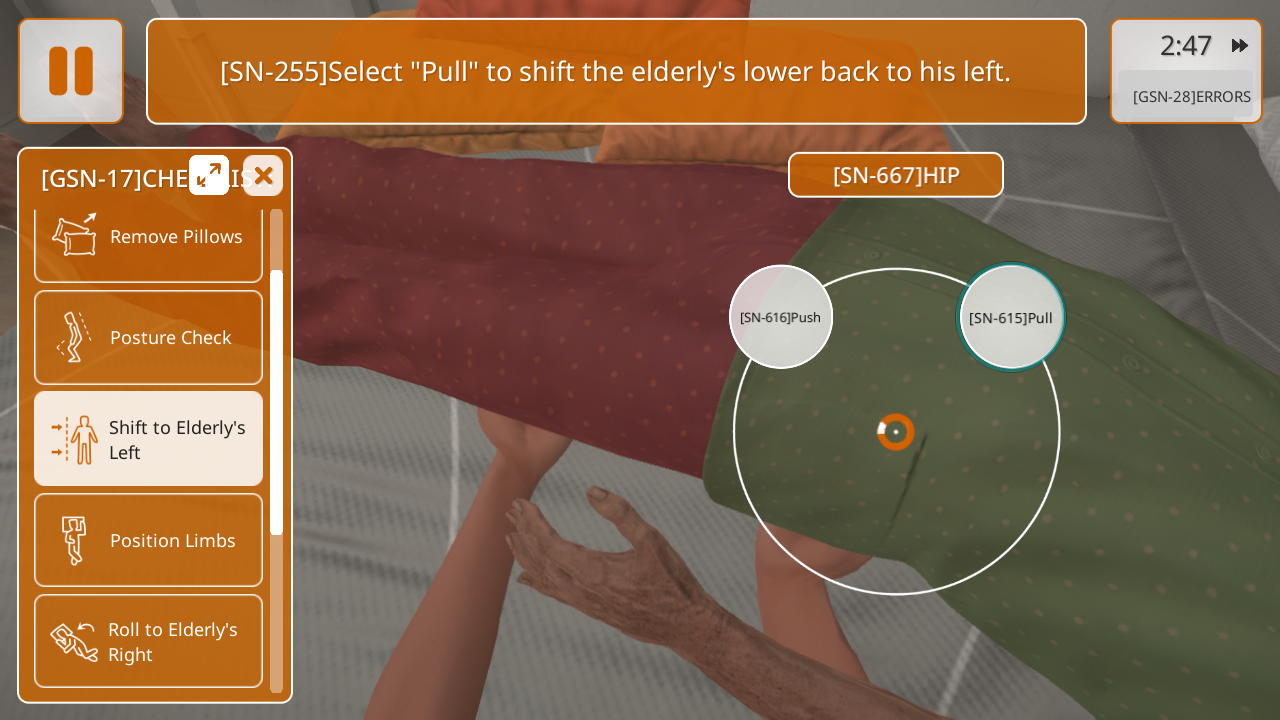The height and width of the screenshot is (720, 1280).
Task: Click the fast-forward arrows beside timer
Action: tap(1240, 46)
